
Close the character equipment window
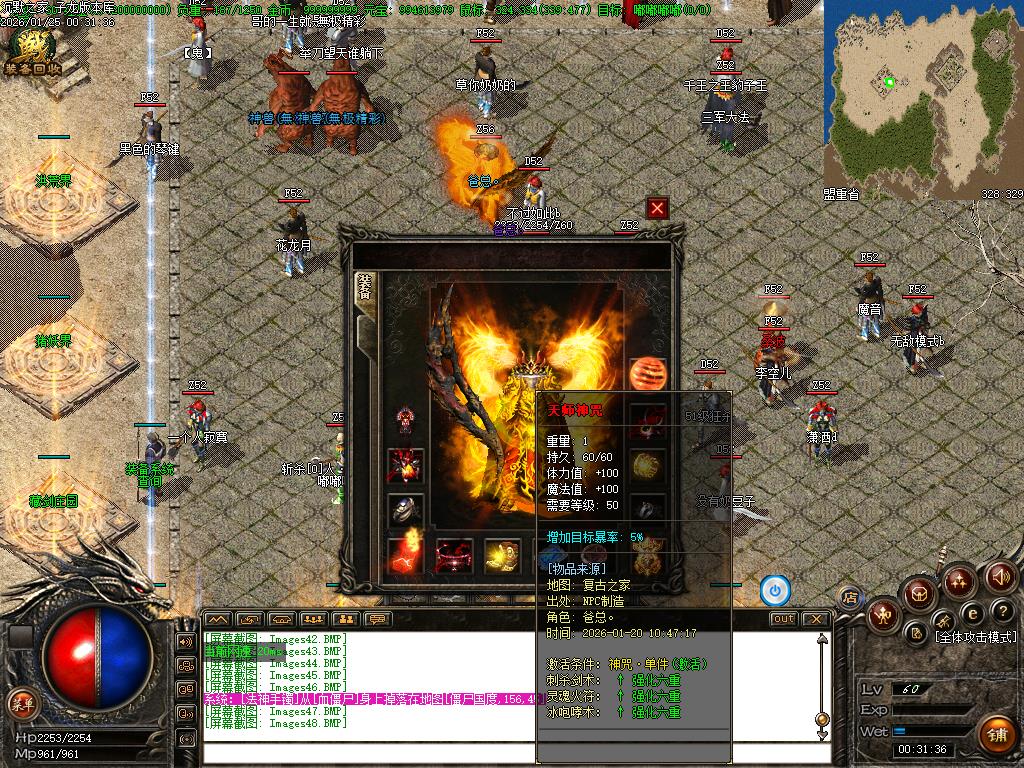(x=657, y=208)
